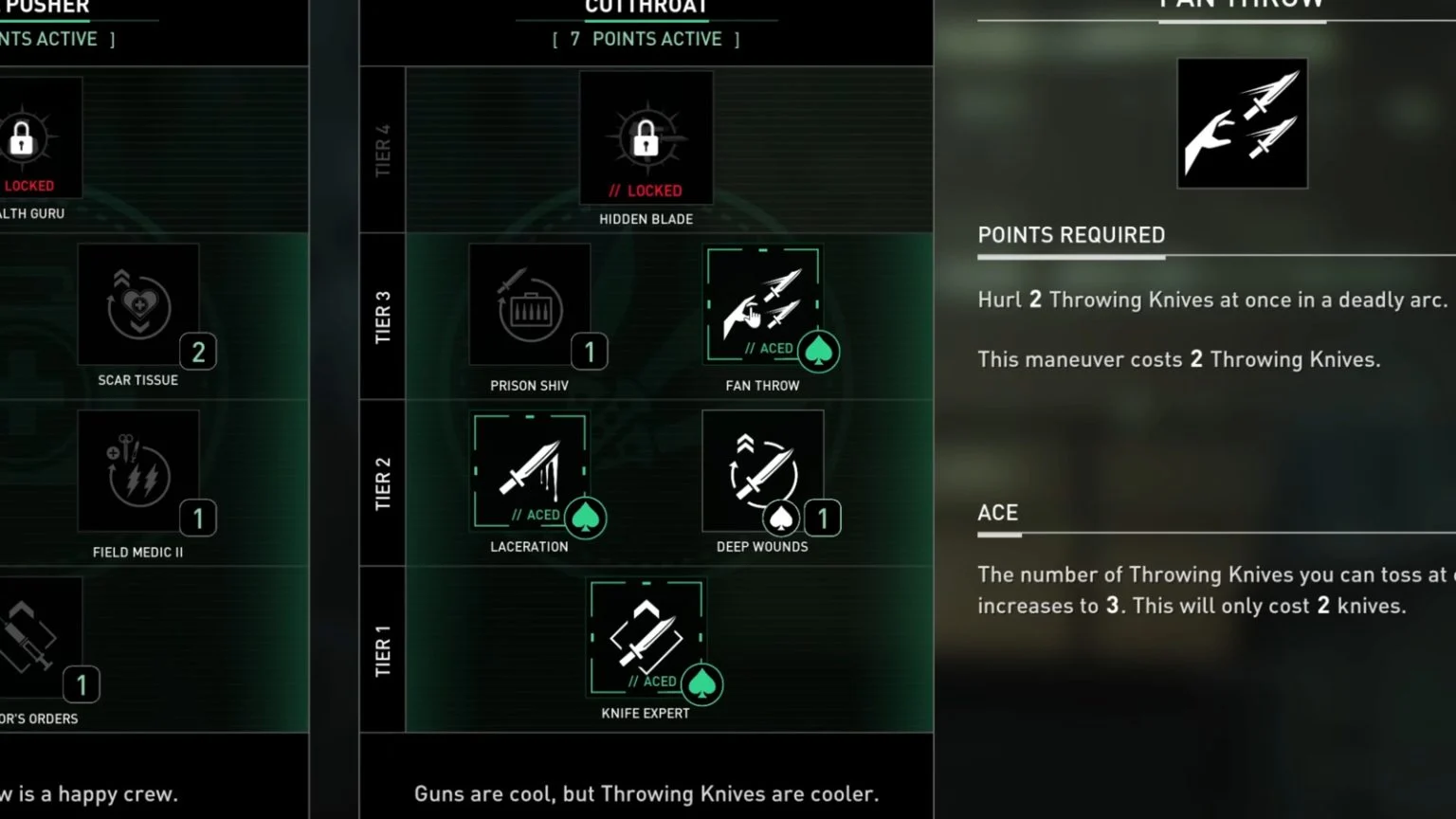Choose the Prison Shiv skill
This screenshot has height=819, width=1456.
click(x=530, y=305)
